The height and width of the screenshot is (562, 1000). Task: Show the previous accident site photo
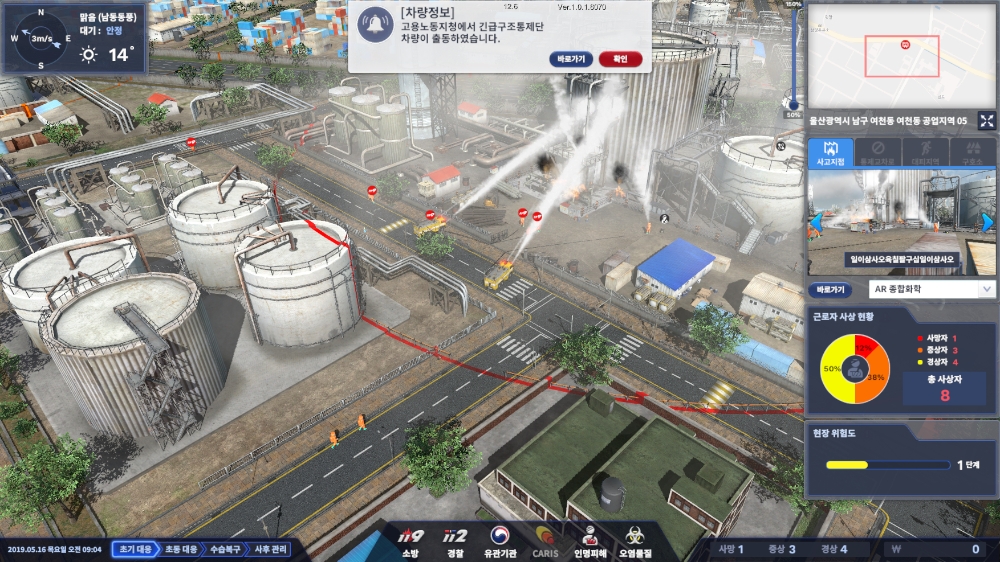pos(816,221)
